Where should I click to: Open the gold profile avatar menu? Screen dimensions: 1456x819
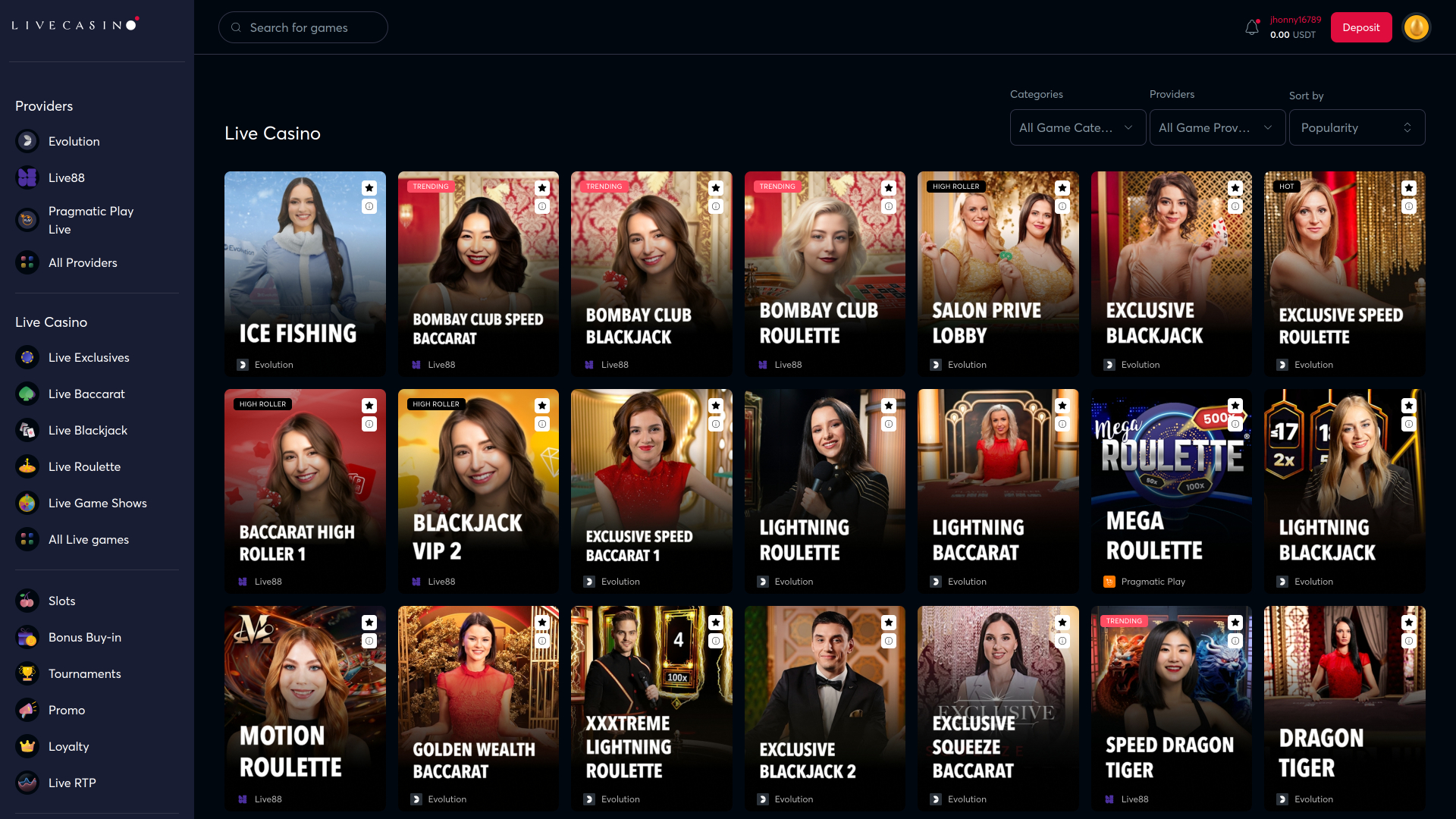click(1416, 27)
